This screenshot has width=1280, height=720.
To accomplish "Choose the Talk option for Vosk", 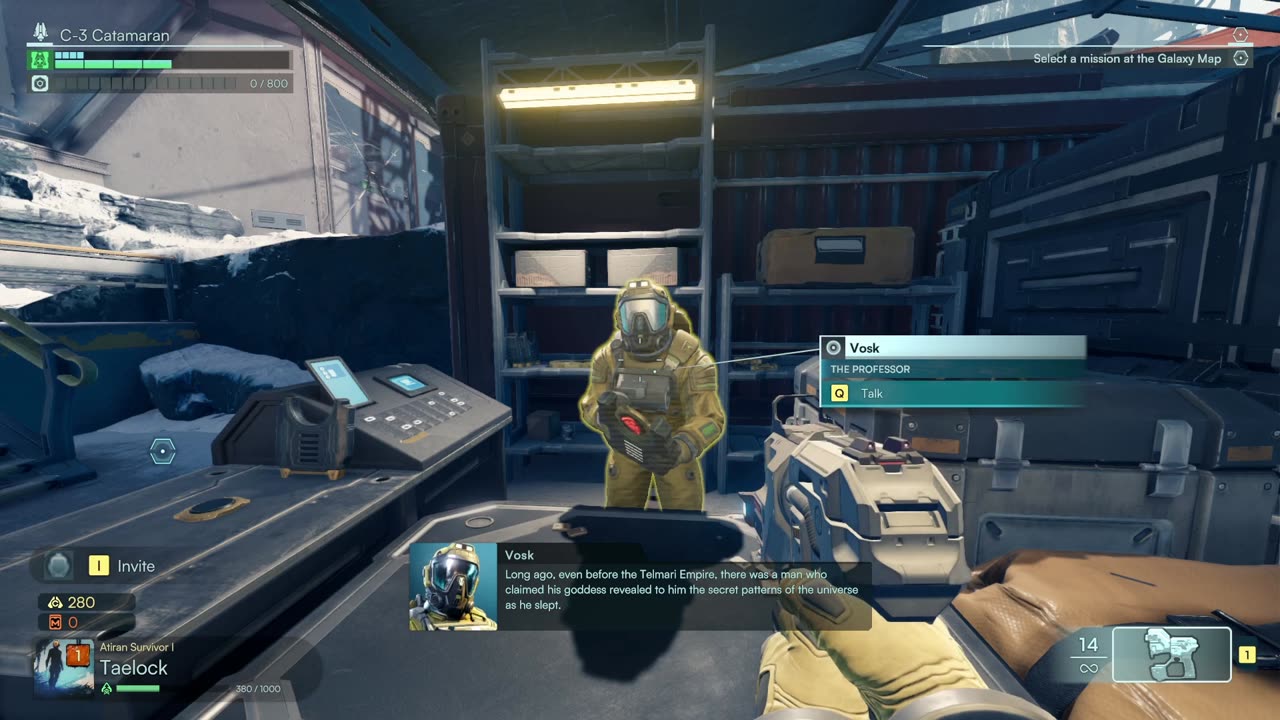I will [x=871, y=394].
